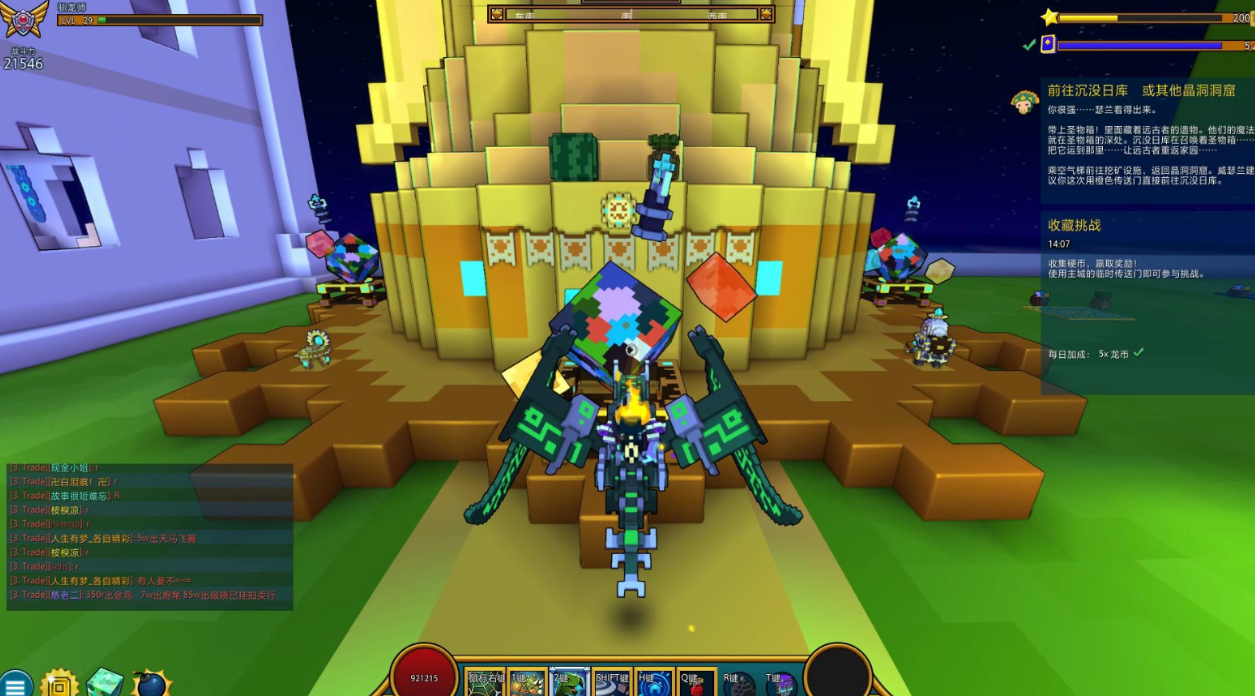This screenshot has width=1255, height=696.
Task: Open the sunken sun vault quest entry
Action: coord(1141,91)
